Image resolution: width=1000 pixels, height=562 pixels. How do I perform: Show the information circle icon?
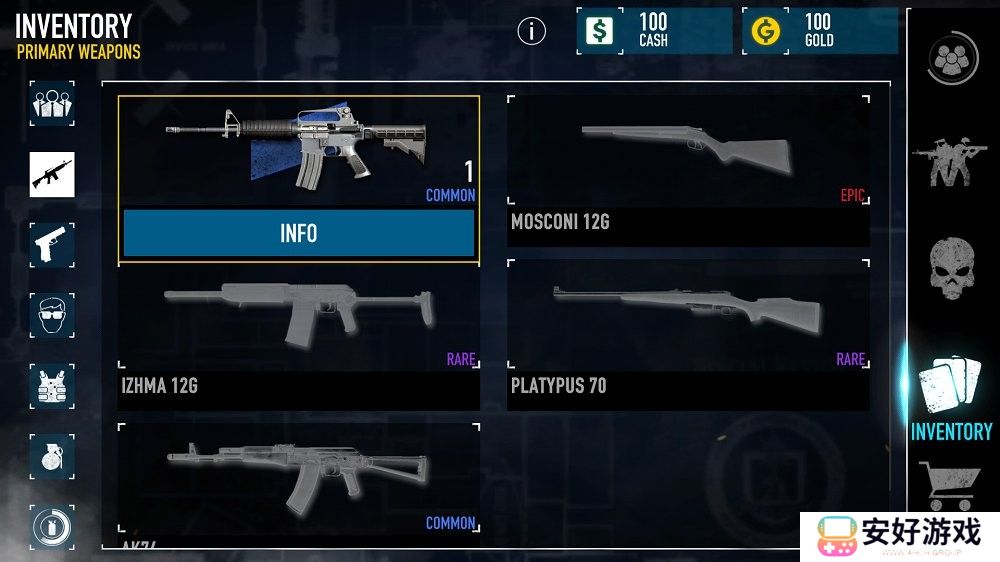(x=532, y=31)
